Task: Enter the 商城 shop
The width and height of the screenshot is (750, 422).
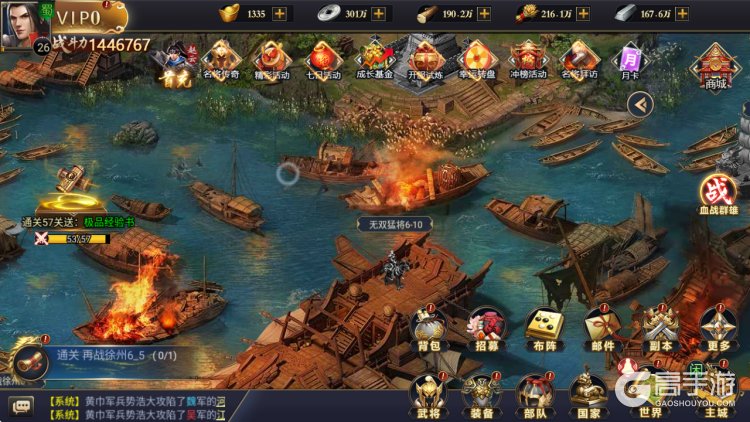Action: (715, 66)
